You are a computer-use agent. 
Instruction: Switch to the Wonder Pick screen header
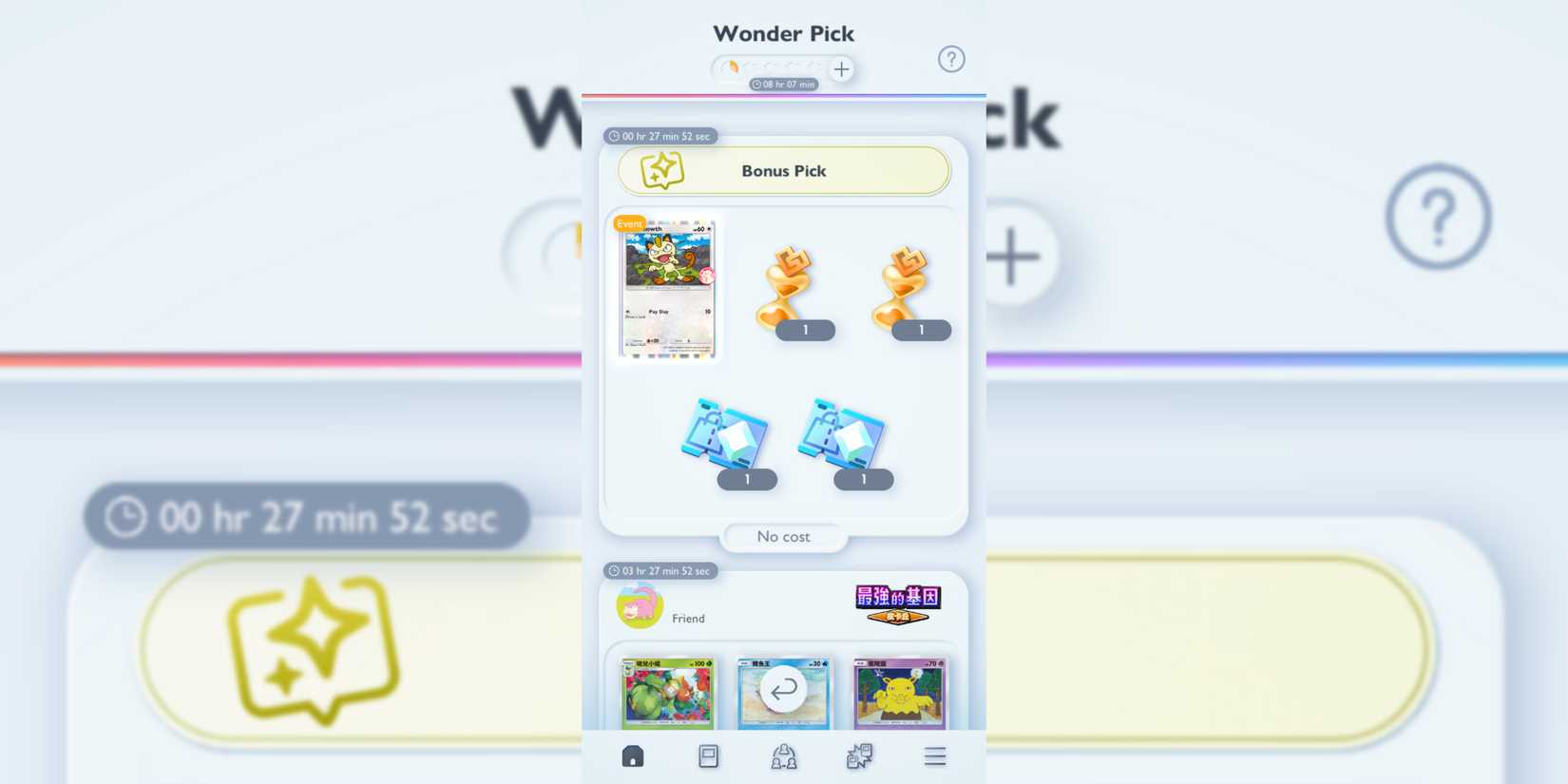click(x=783, y=32)
